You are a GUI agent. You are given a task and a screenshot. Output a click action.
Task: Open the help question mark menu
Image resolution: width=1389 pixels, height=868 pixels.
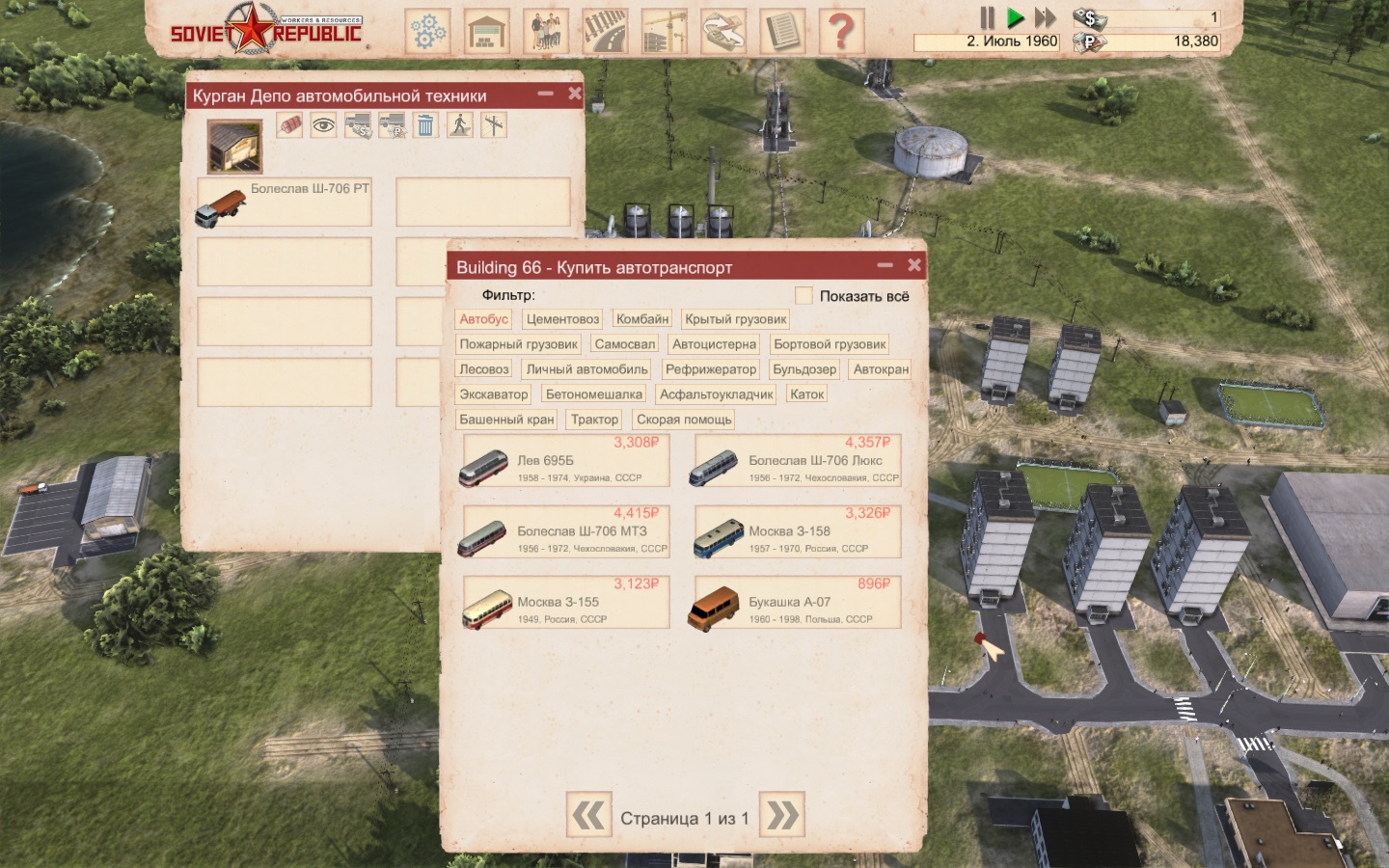pos(841,31)
